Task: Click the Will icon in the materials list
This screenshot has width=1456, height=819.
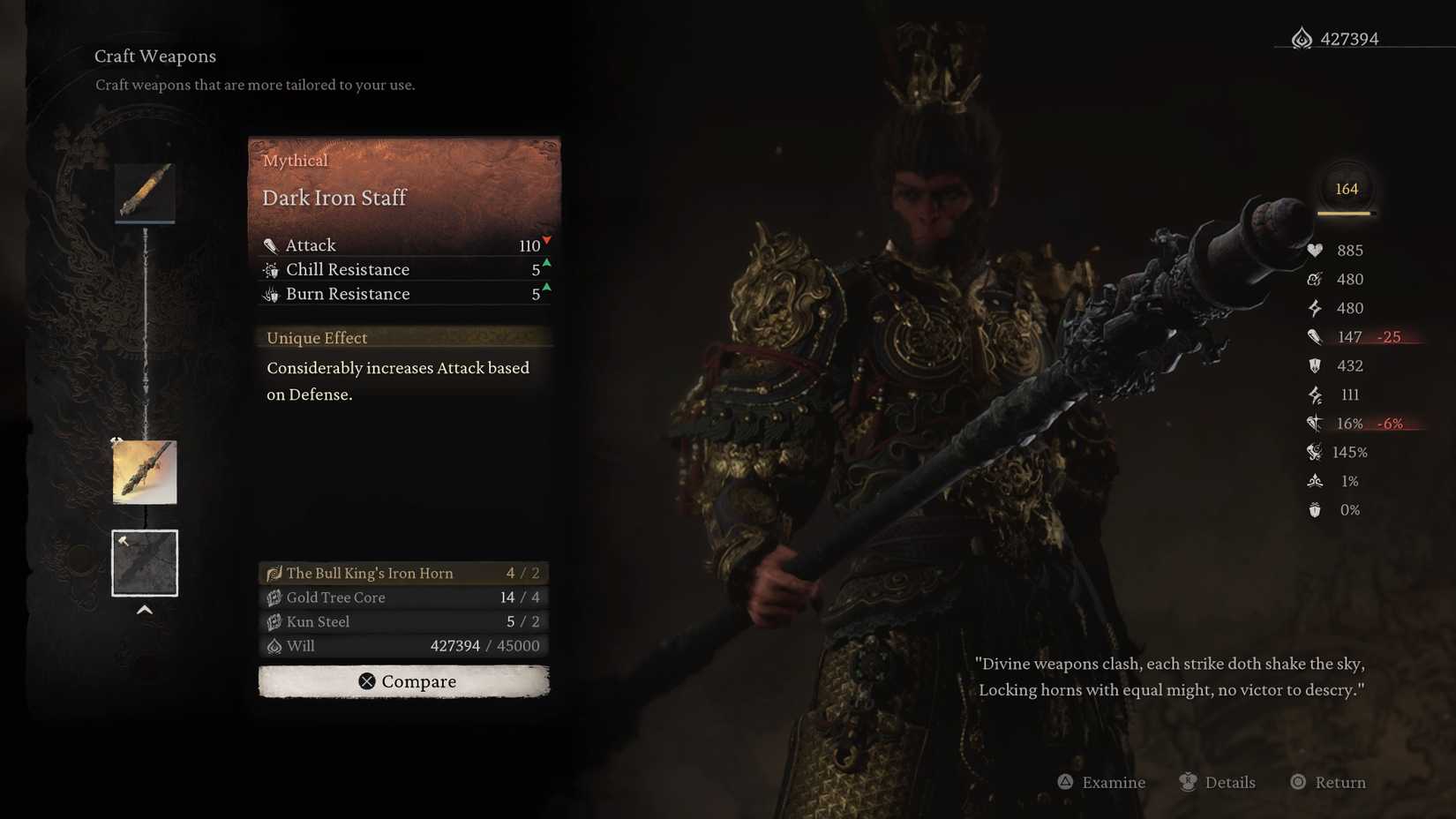Action: (274, 646)
